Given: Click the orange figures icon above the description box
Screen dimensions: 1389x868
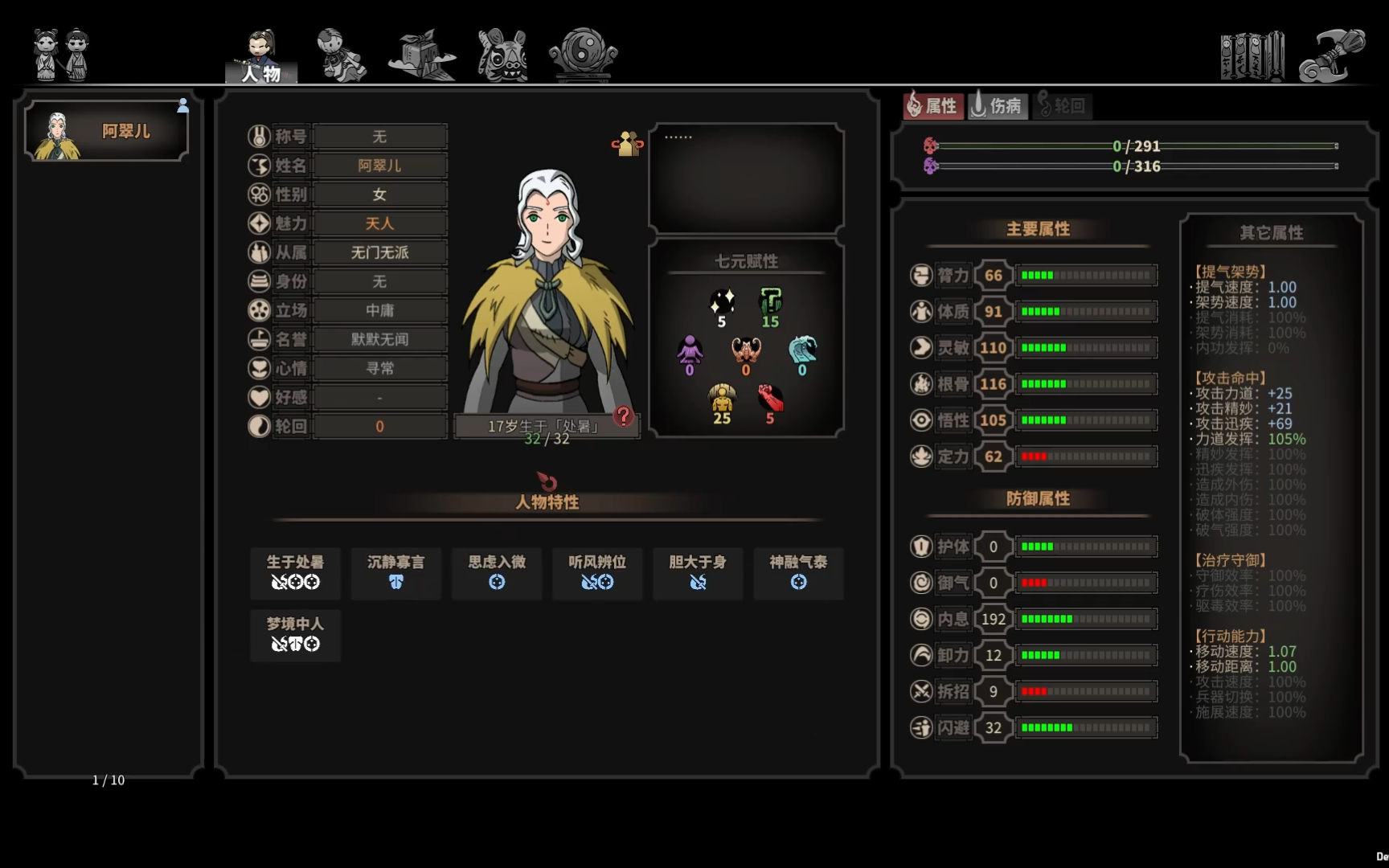Looking at the screenshot, I should 628,145.
